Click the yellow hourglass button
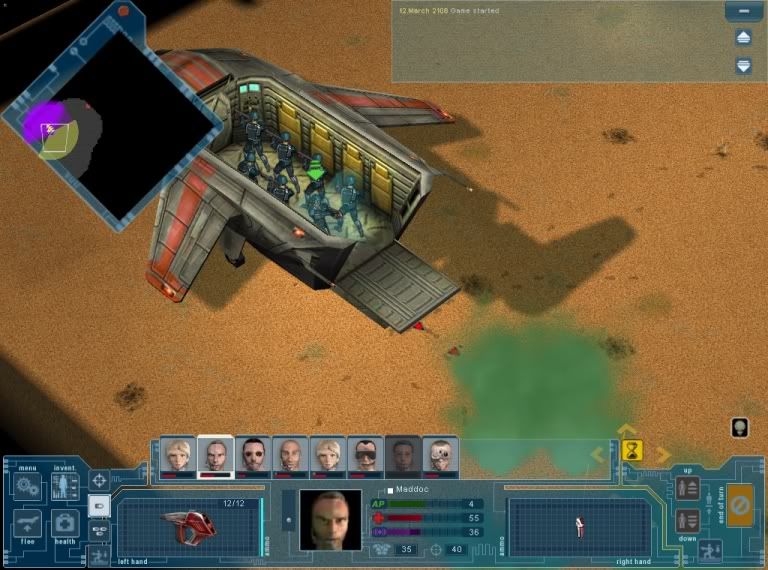The height and width of the screenshot is (570, 768). click(x=632, y=451)
